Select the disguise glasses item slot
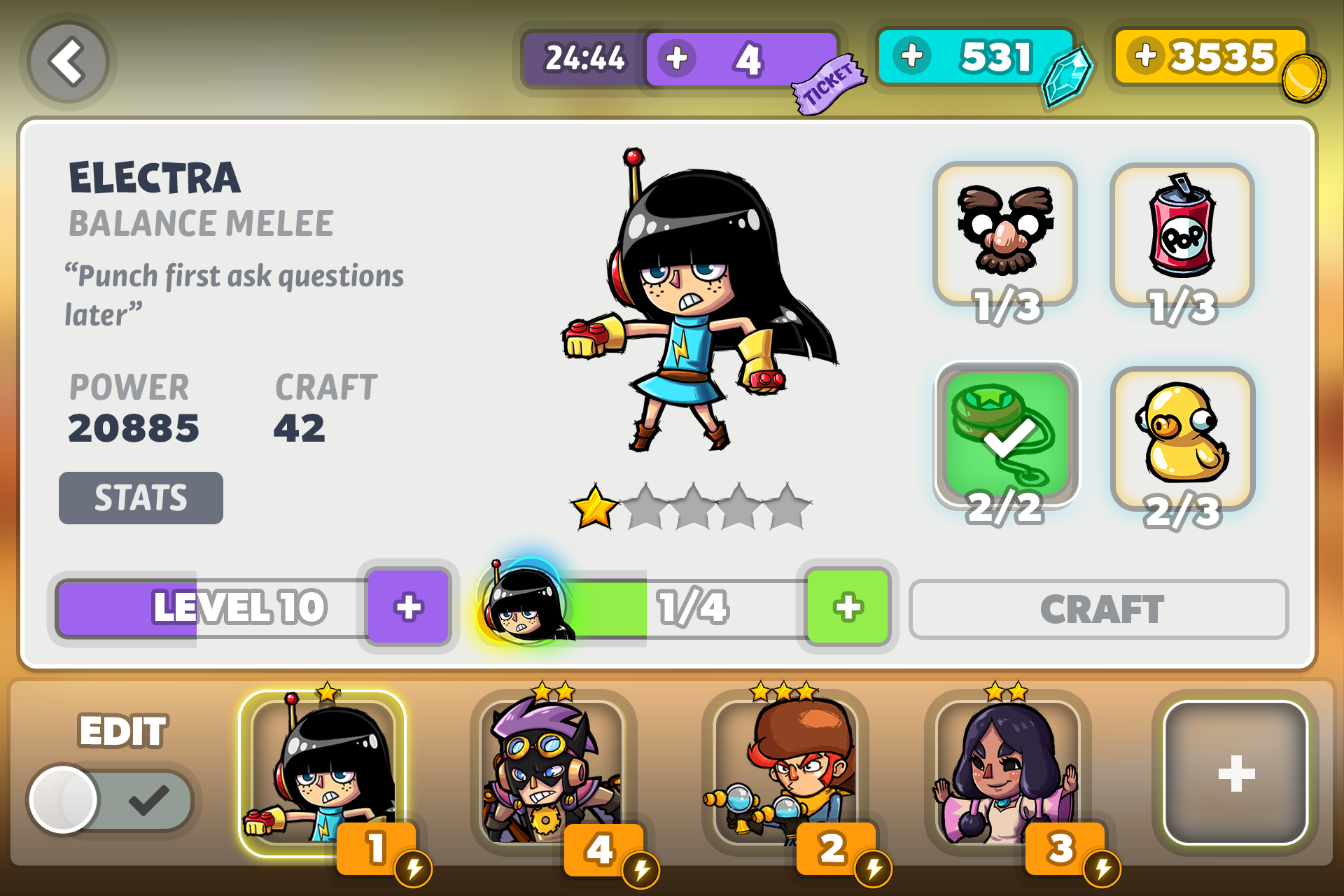Screen dimensions: 1344x896 (x=1004, y=234)
